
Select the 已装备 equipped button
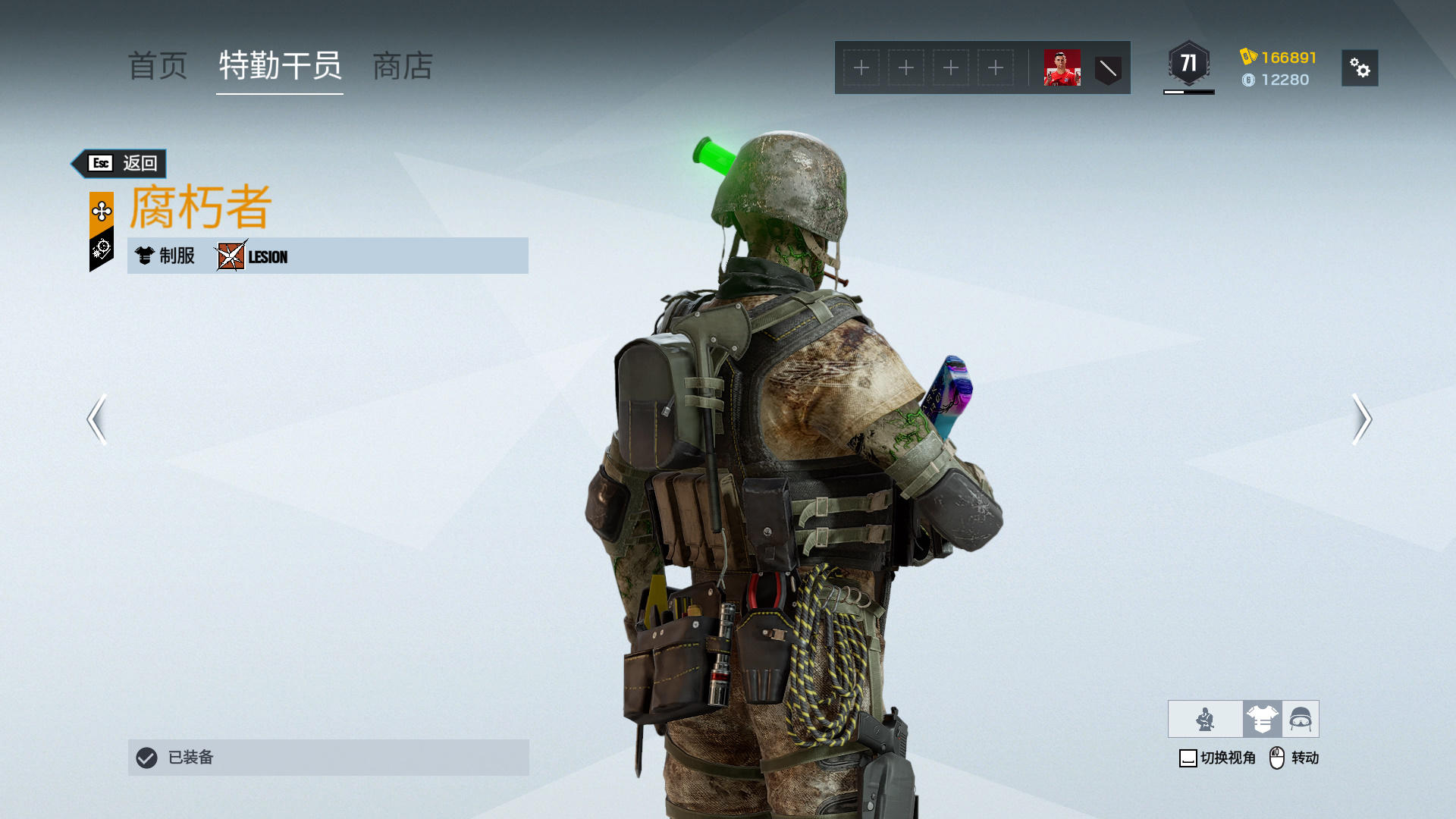[x=328, y=757]
